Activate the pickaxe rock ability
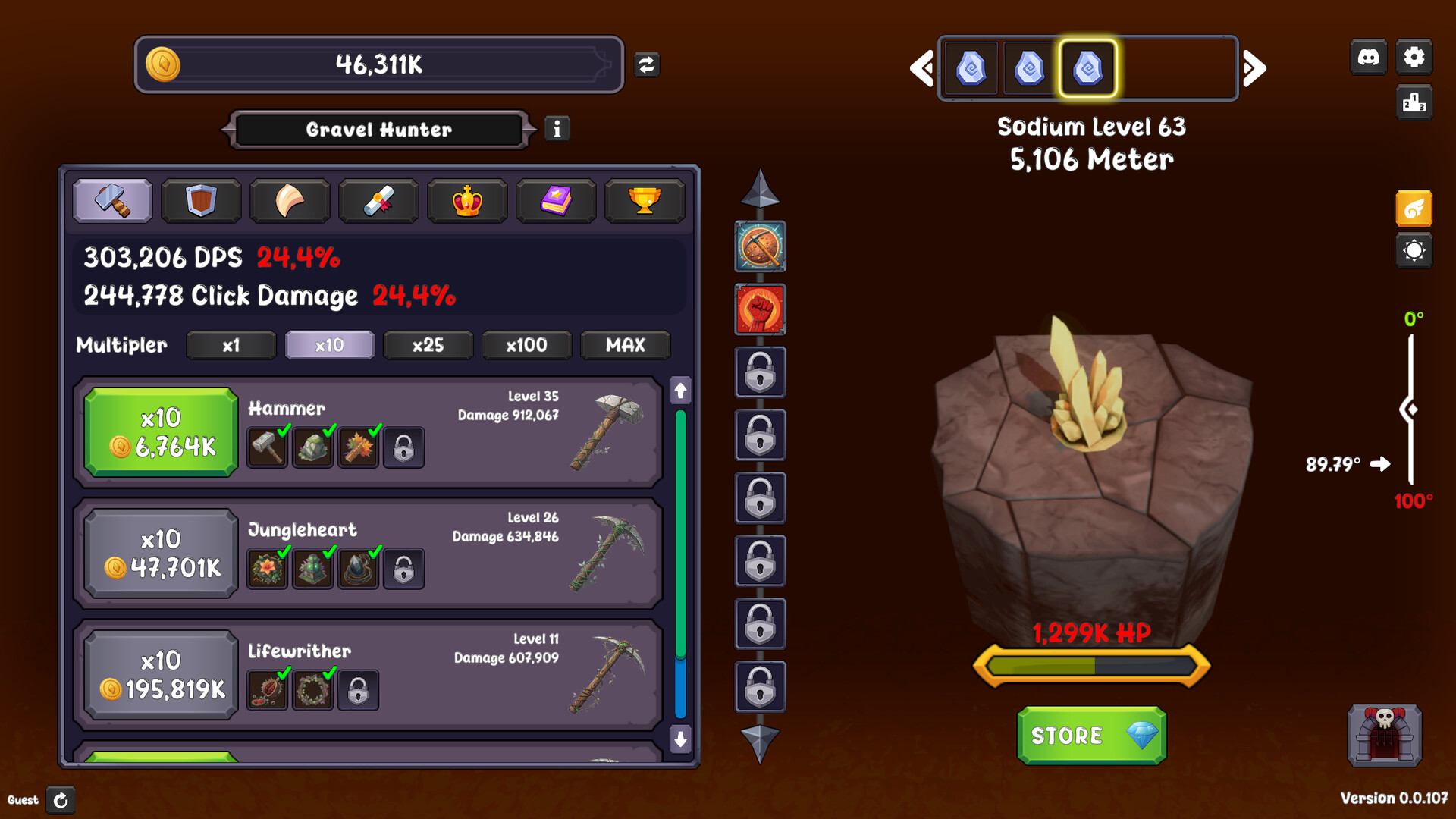The height and width of the screenshot is (819, 1456). tap(760, 246)
